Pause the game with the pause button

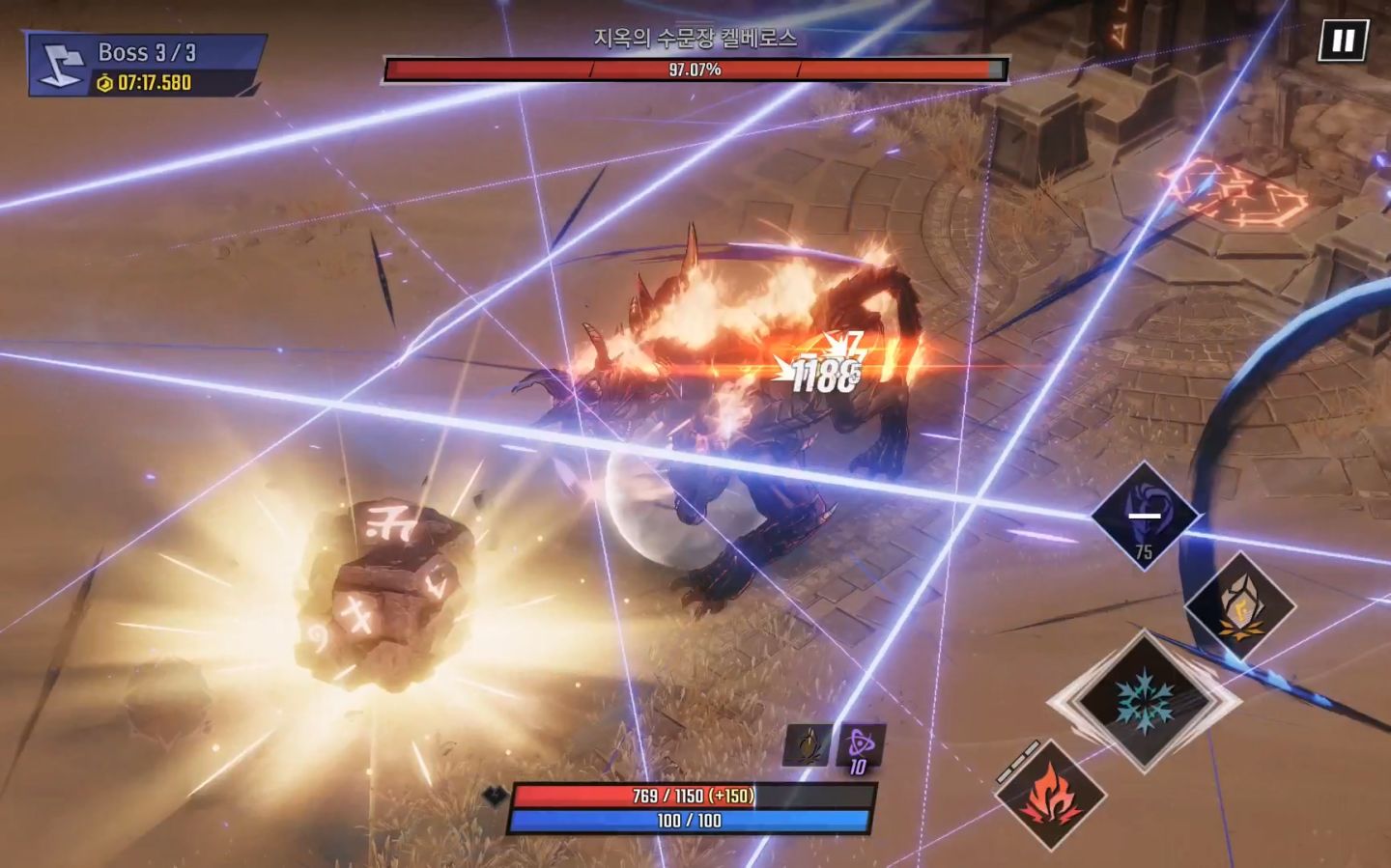[1344, 41]
